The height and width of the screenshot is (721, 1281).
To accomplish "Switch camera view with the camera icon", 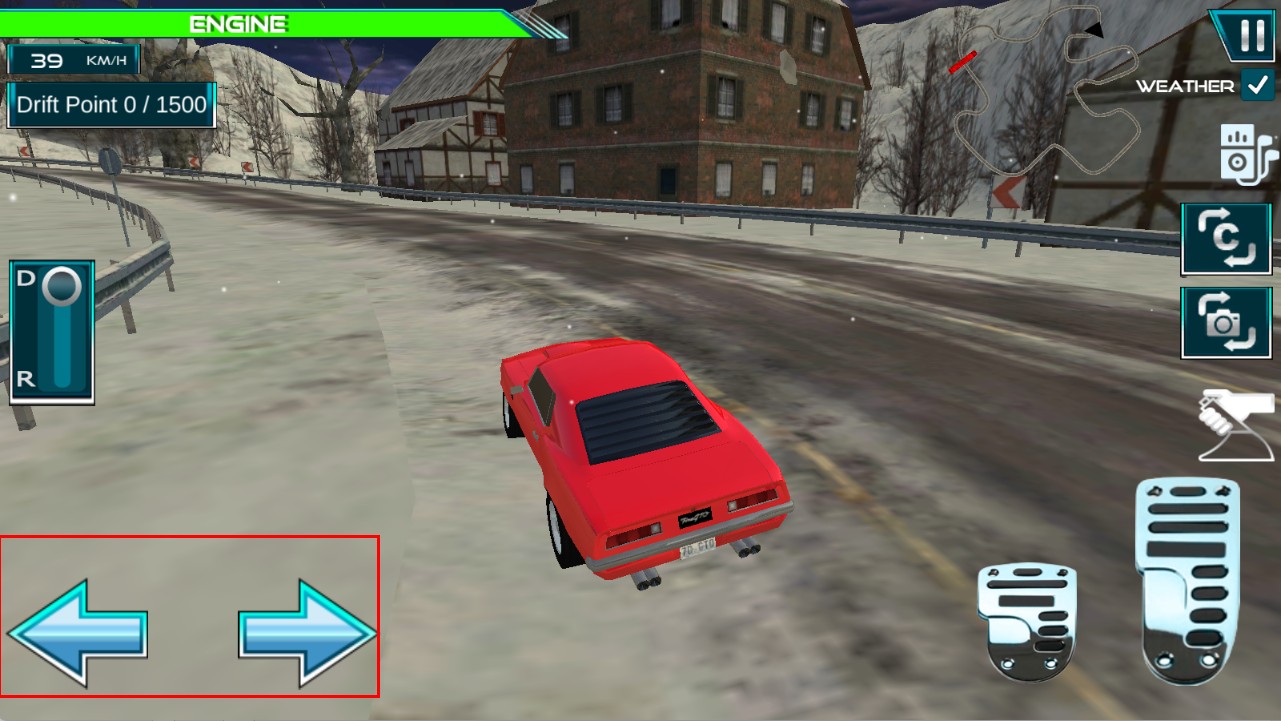I will point(1226,322).
